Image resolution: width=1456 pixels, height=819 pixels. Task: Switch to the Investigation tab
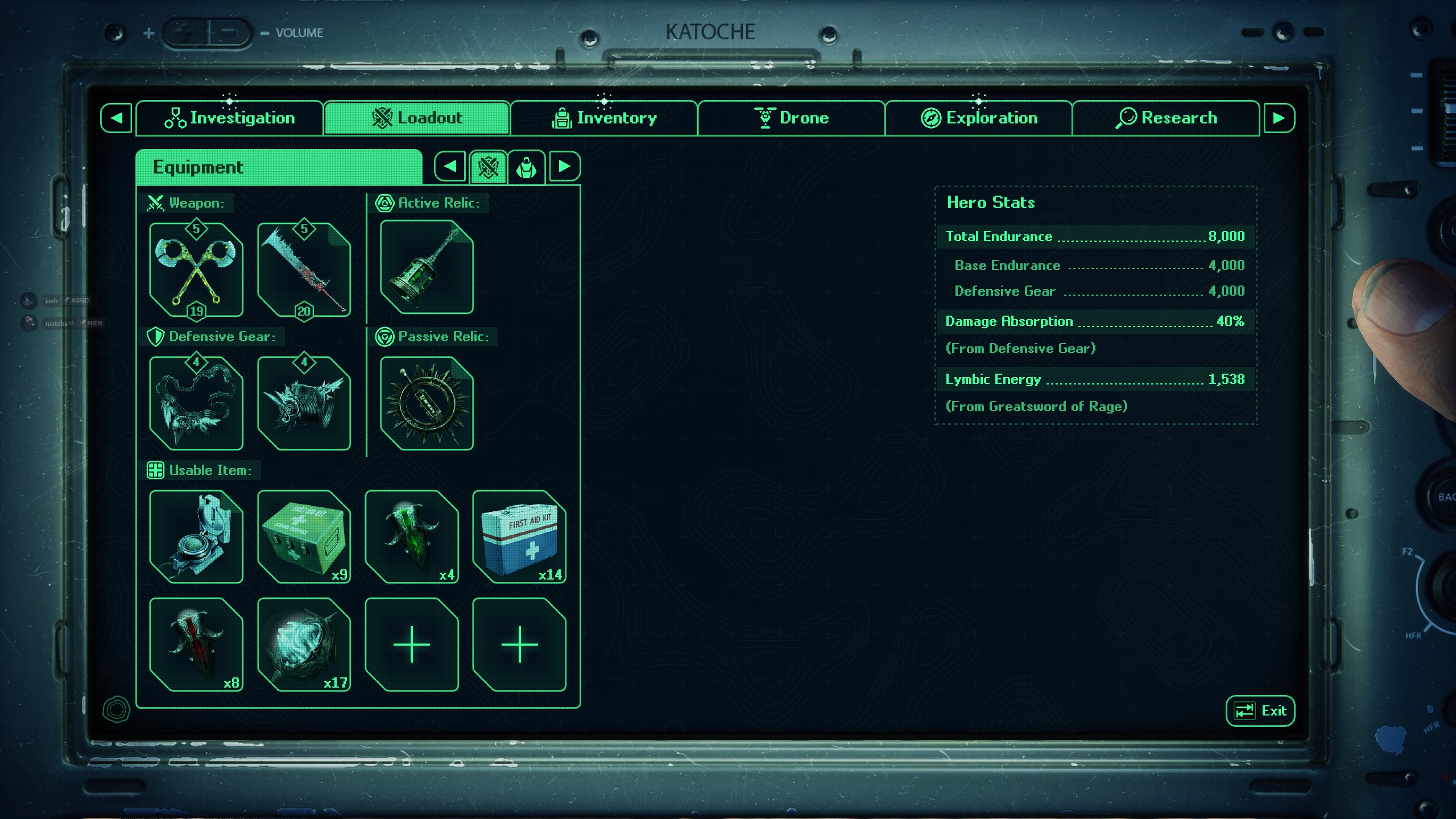coord(230,118)
